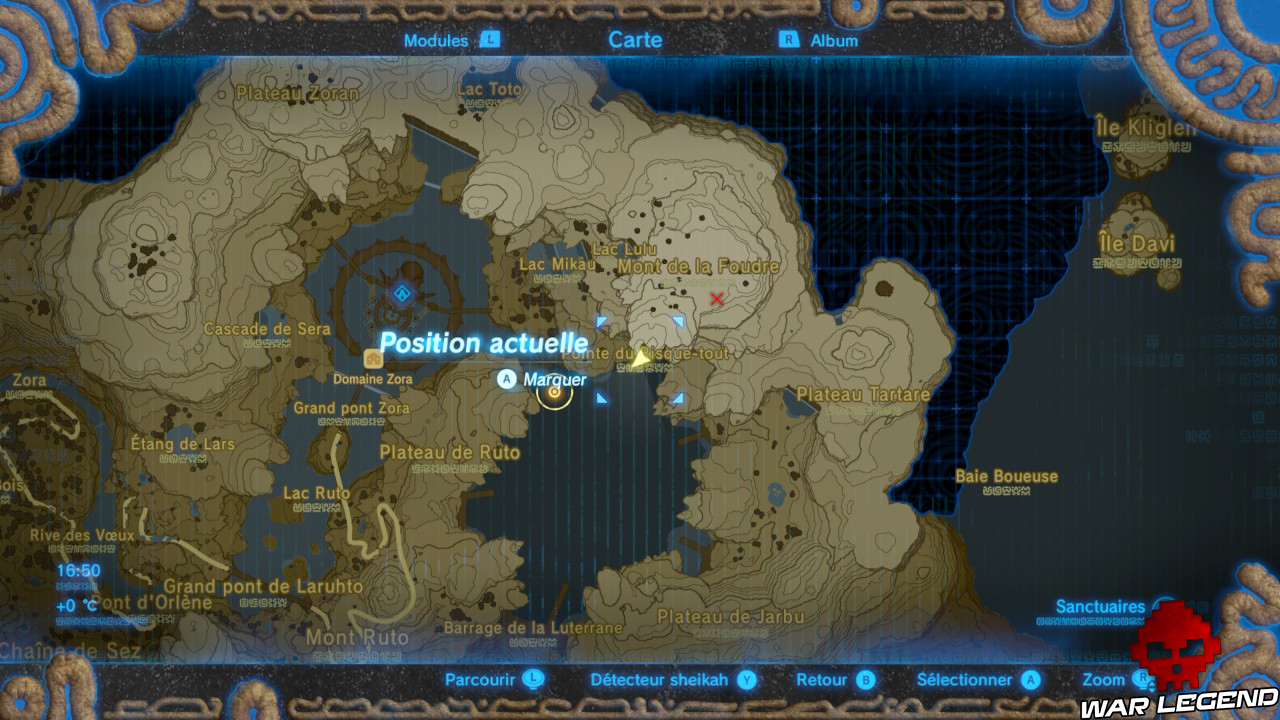This screenshot has width=1280, height=720.
Task: Click the Sheikah Tower icon near Cascade de Sera
Action: click(x=402, y=293)
